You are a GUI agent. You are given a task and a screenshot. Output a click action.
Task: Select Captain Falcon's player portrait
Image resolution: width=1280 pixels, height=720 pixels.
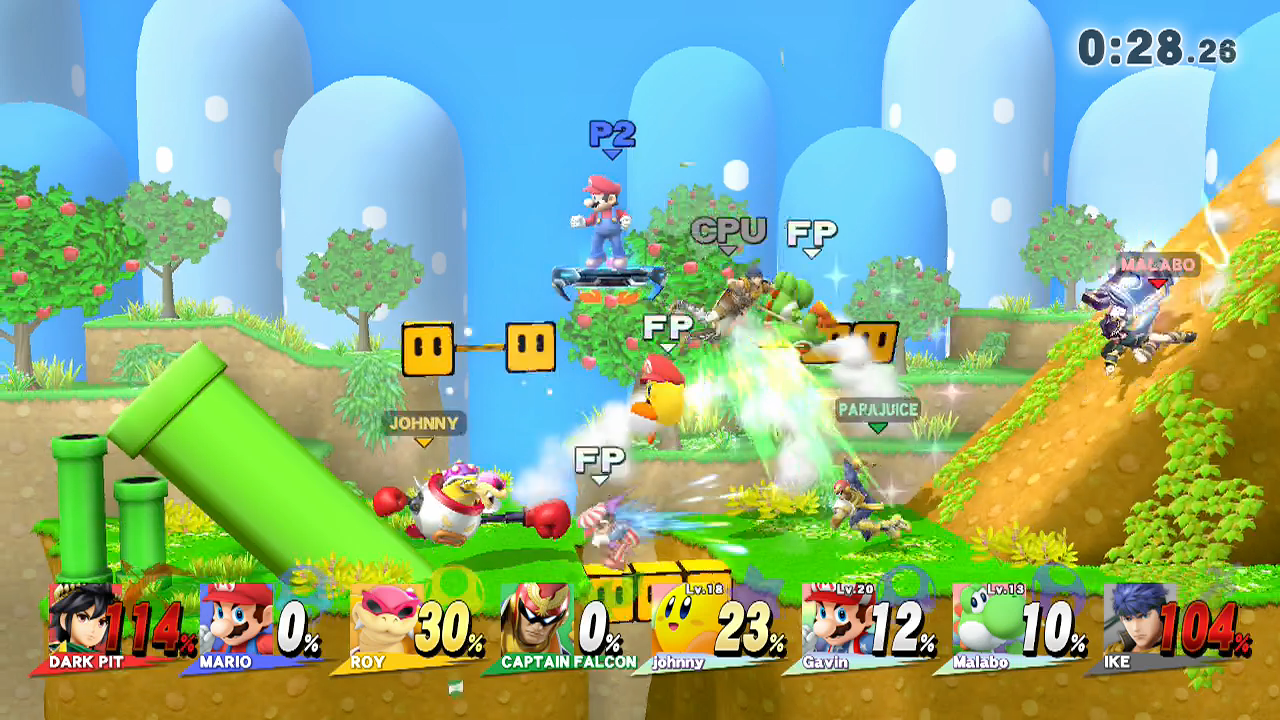pyautogui.click(x=534, y=620)
